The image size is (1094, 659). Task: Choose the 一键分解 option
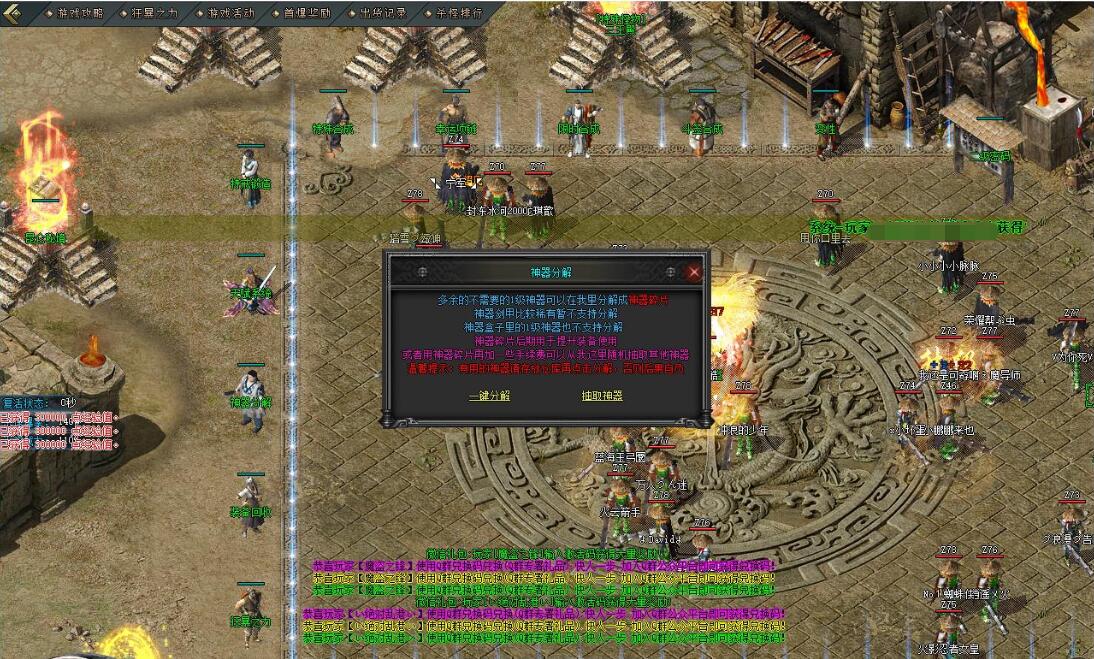(489, 395)
